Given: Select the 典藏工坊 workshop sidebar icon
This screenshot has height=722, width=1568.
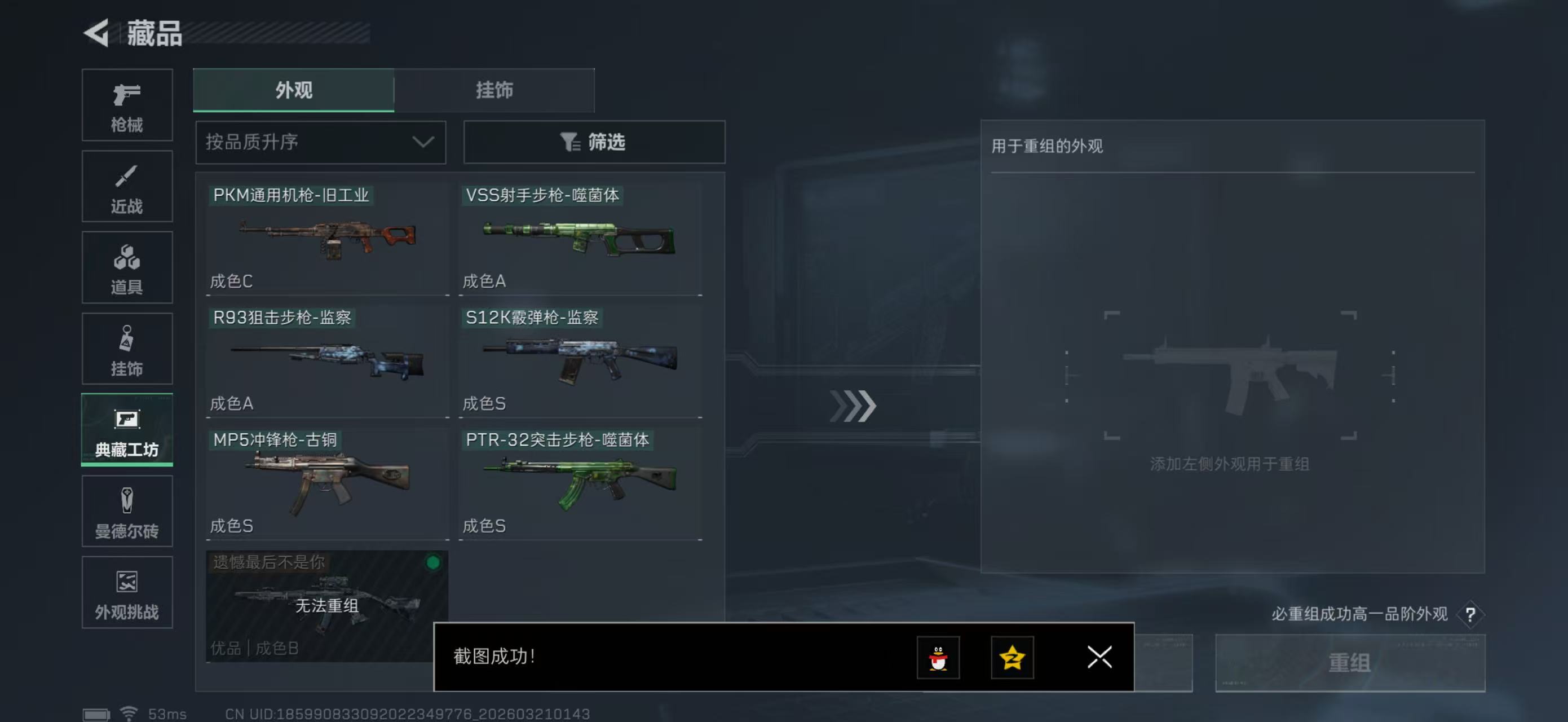Looking at the screenshot, I should point(127,430).
